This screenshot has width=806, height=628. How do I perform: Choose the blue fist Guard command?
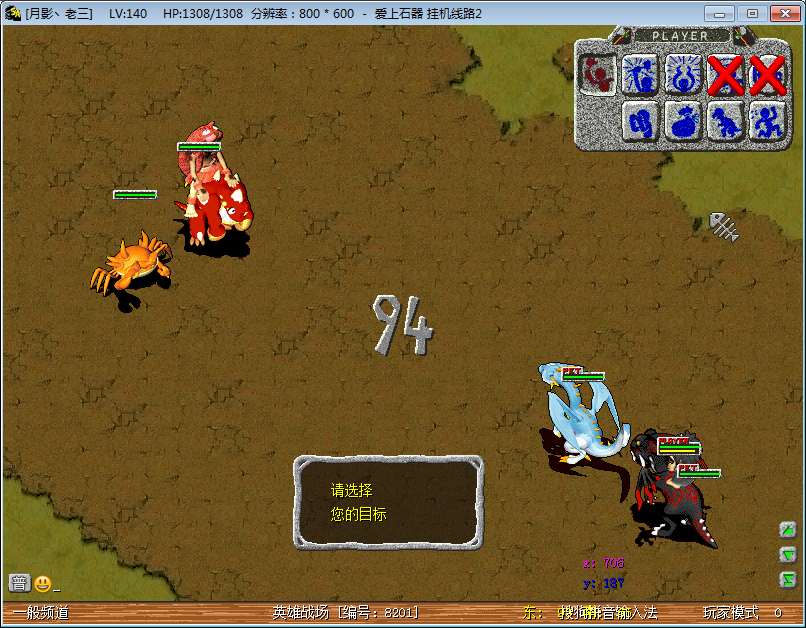tap(640, 121)
